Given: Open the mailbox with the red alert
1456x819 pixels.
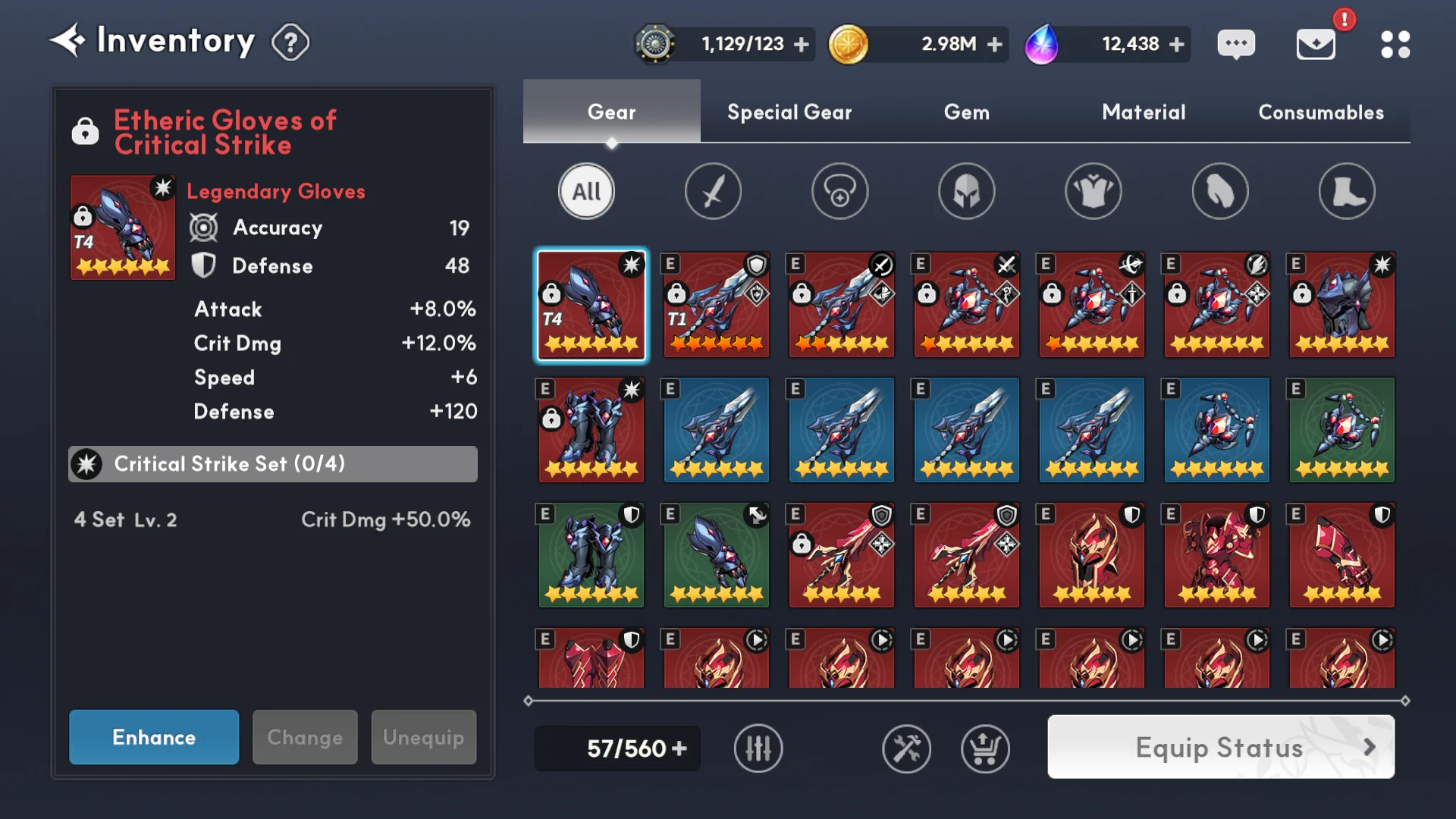Looking at the screenshot, I should 1316,44.
